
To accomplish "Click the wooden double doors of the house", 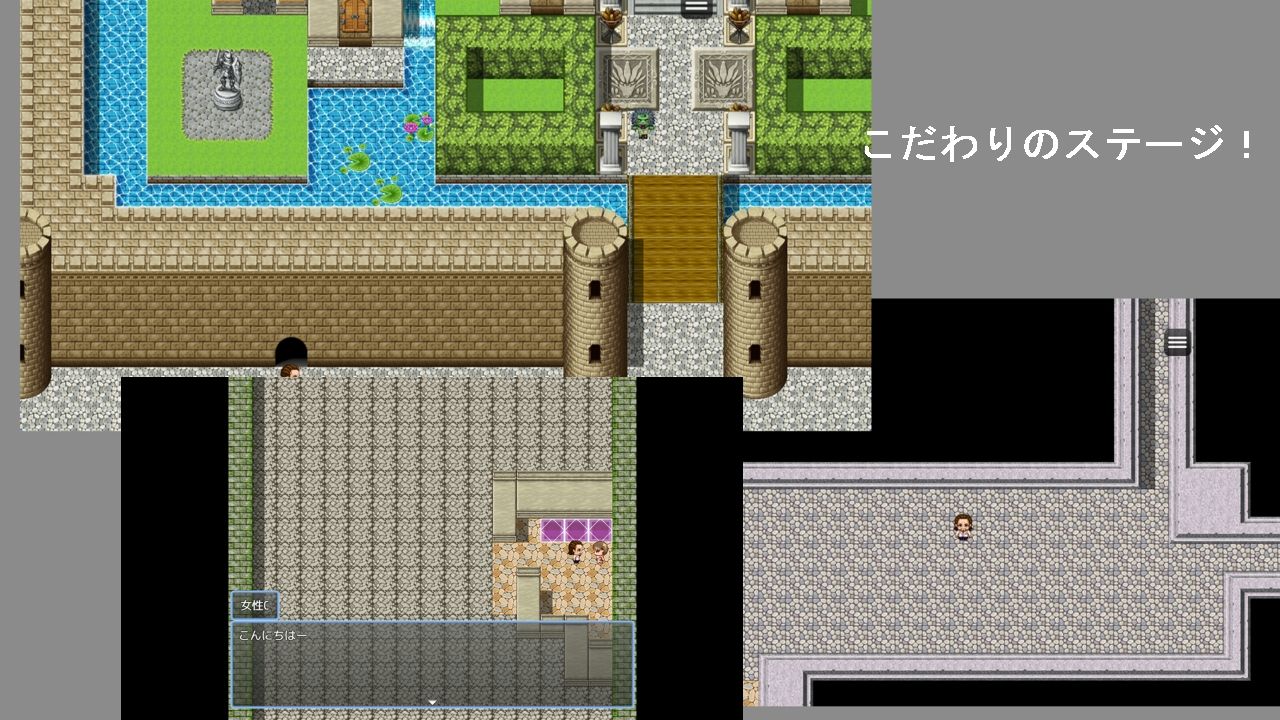I will pos(352,14).
